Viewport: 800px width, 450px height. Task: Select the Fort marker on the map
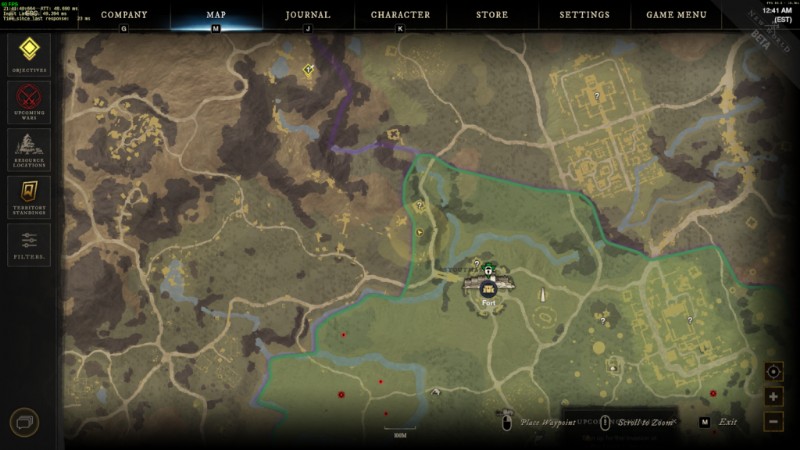pos(488,288)
